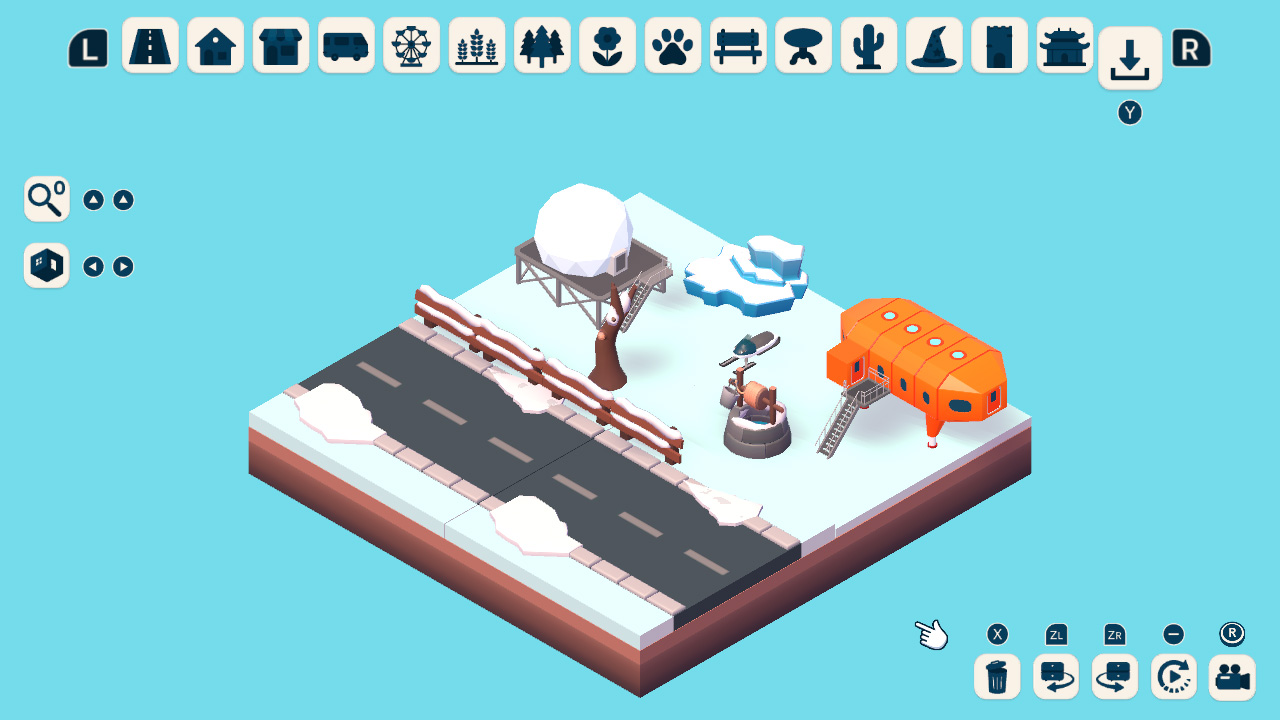Screen dimensions: 1280x720
Task: Open the house category
Action: (215, 45)
